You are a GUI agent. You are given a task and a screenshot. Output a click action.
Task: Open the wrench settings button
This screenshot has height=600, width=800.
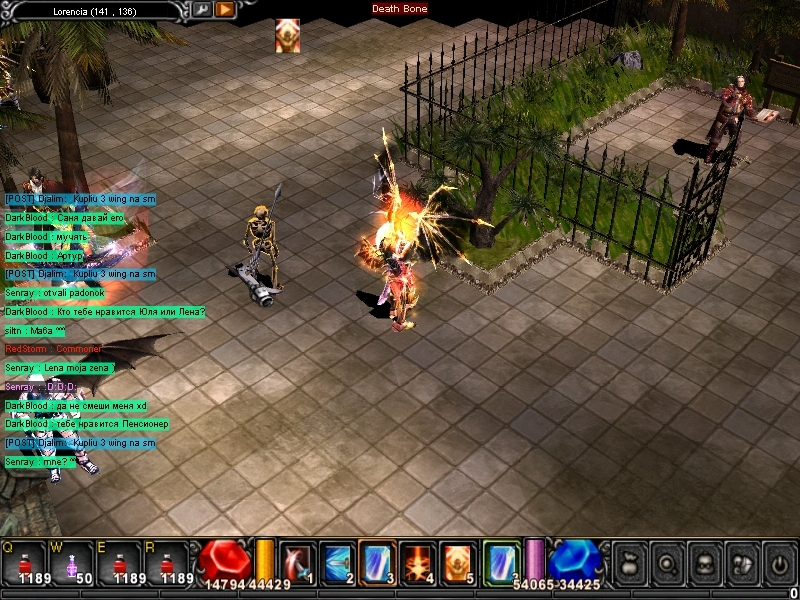click(202, 9)
